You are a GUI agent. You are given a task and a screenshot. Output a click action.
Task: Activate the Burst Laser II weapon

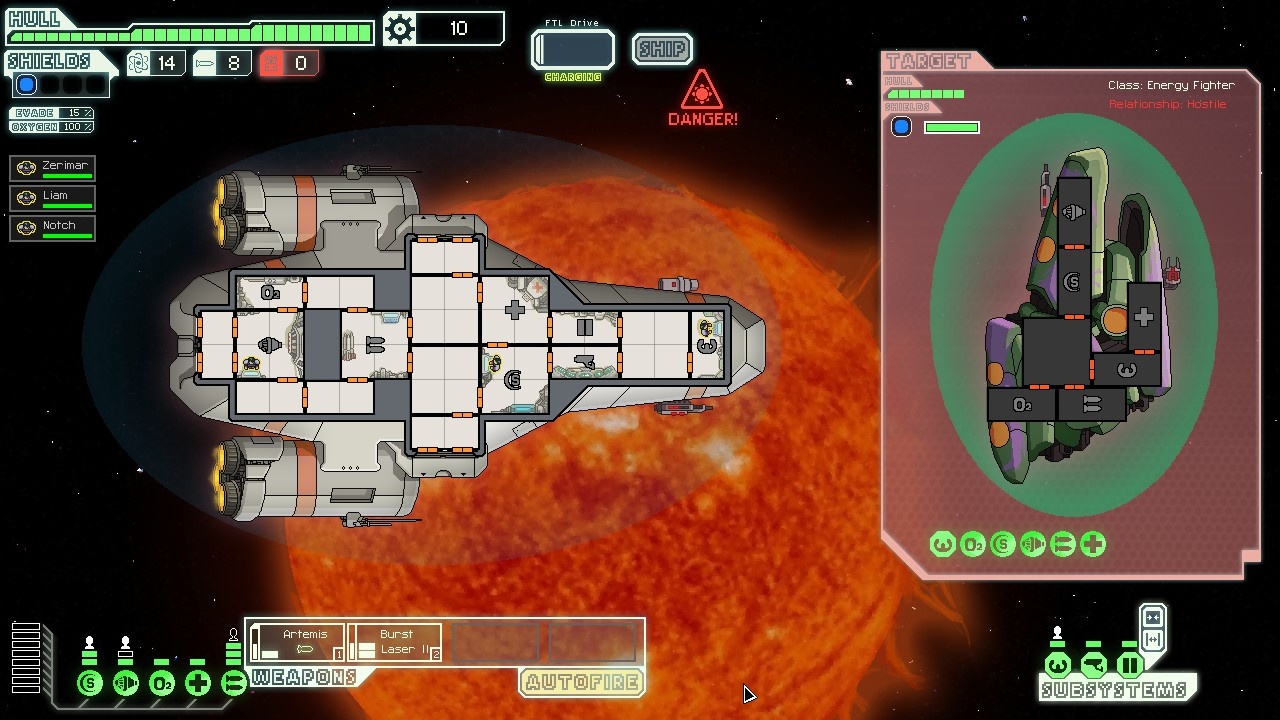tap(395, 642)
